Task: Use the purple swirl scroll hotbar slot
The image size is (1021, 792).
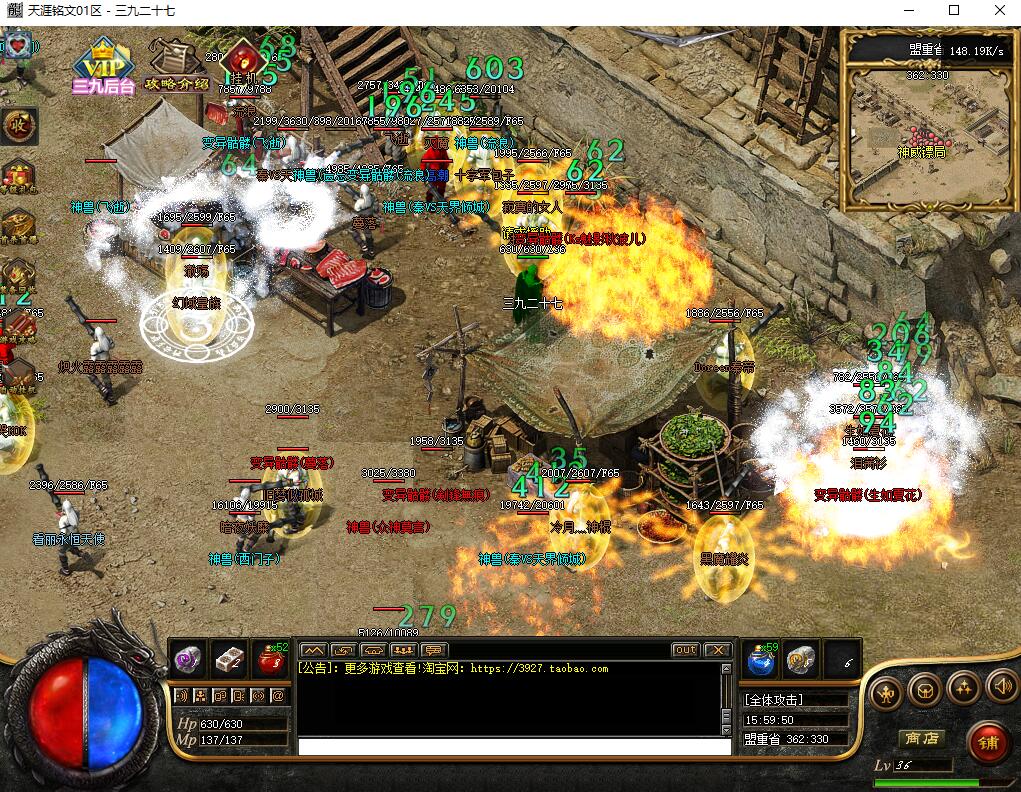Action: 188,658
